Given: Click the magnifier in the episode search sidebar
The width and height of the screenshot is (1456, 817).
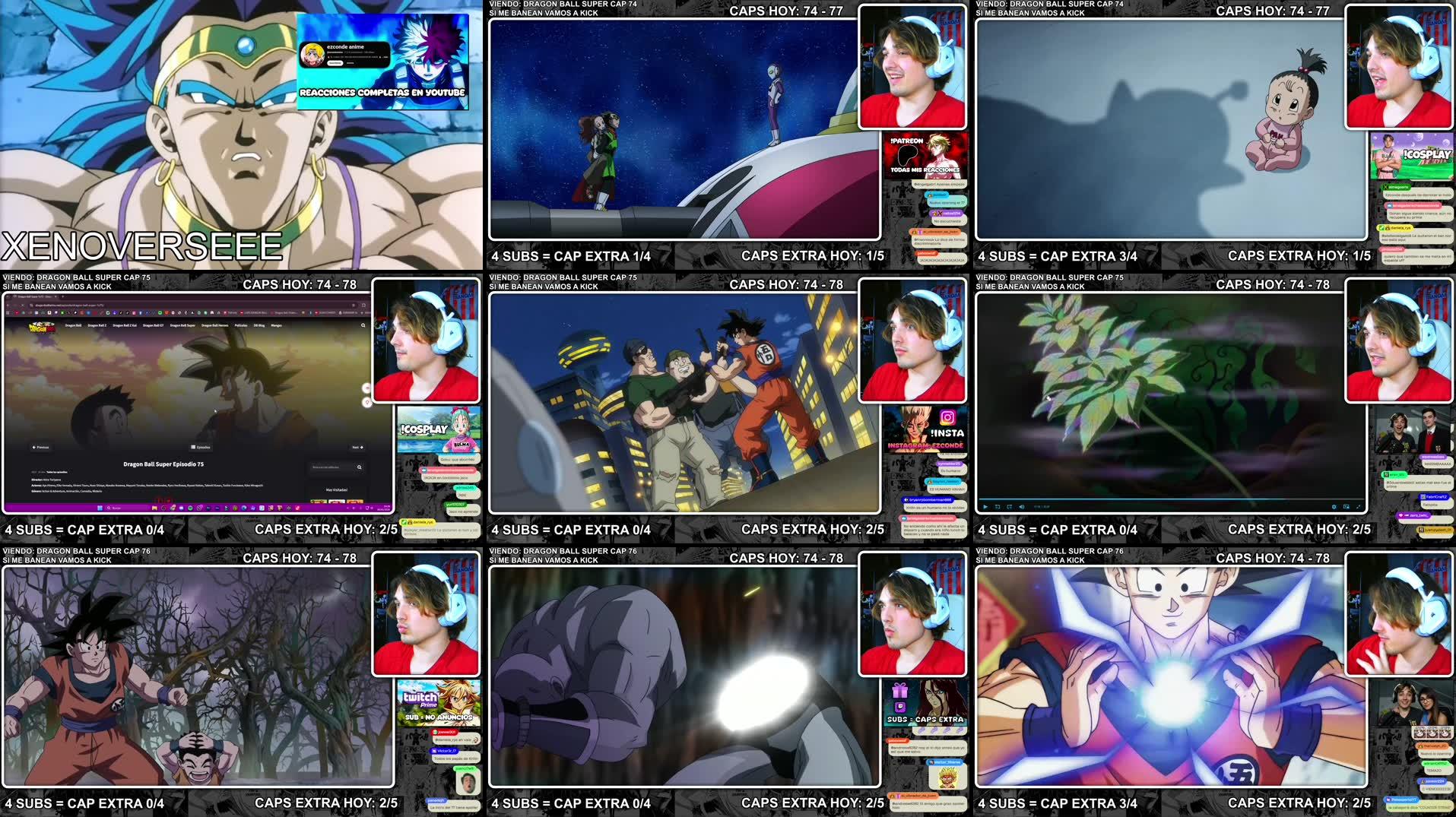Looking at the screenshot, I should click(360, 467).
